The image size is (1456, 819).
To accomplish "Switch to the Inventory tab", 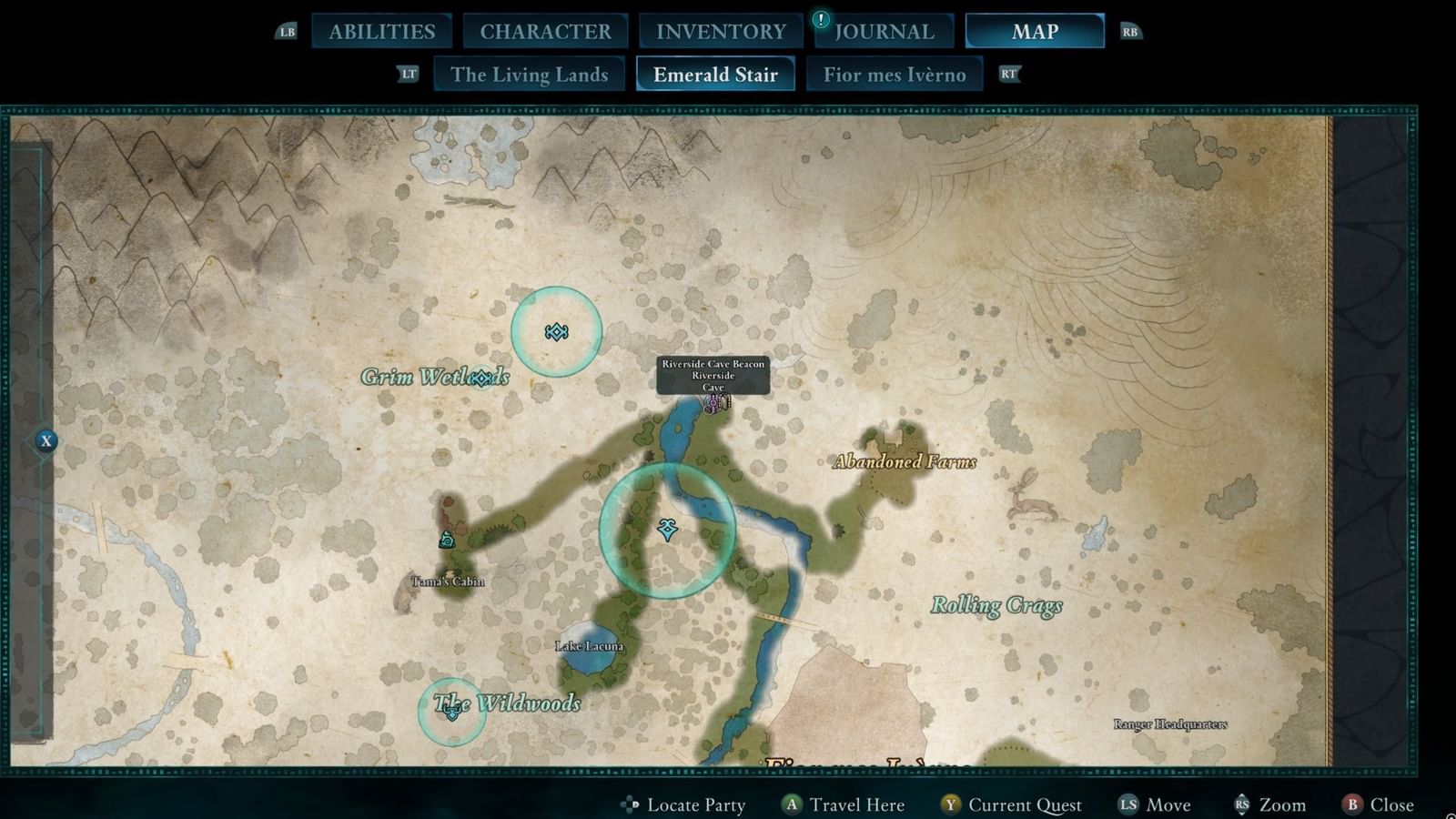I will click(x=719, y=31).
